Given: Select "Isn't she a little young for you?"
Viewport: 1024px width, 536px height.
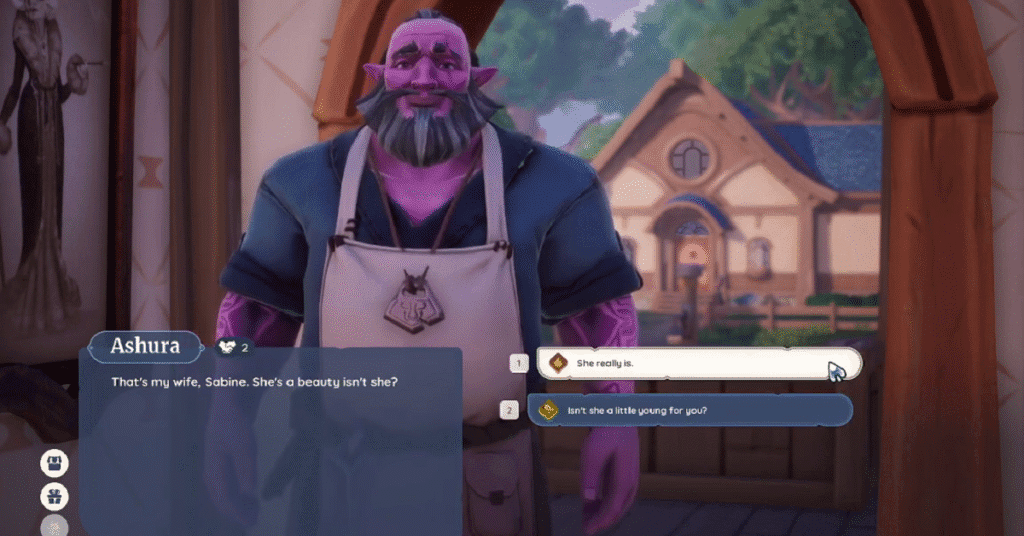Looking at the screenshot, I should (x=690, y=410).
